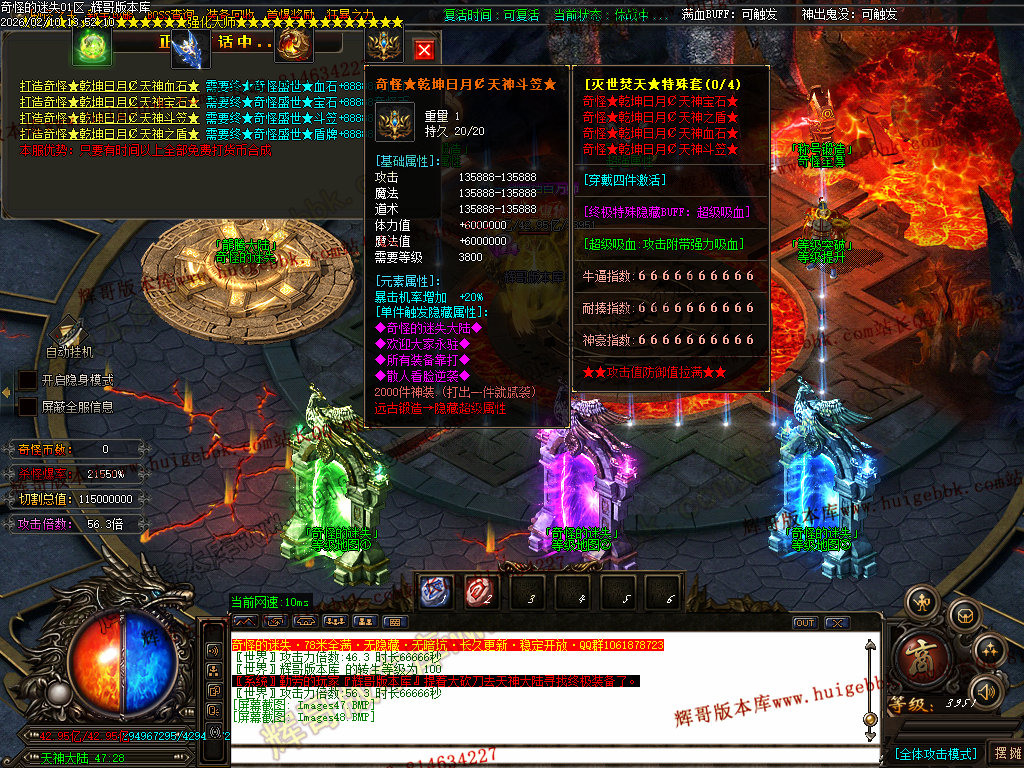Use the blue skill in hotbar slot 1

tap(434, 592)
